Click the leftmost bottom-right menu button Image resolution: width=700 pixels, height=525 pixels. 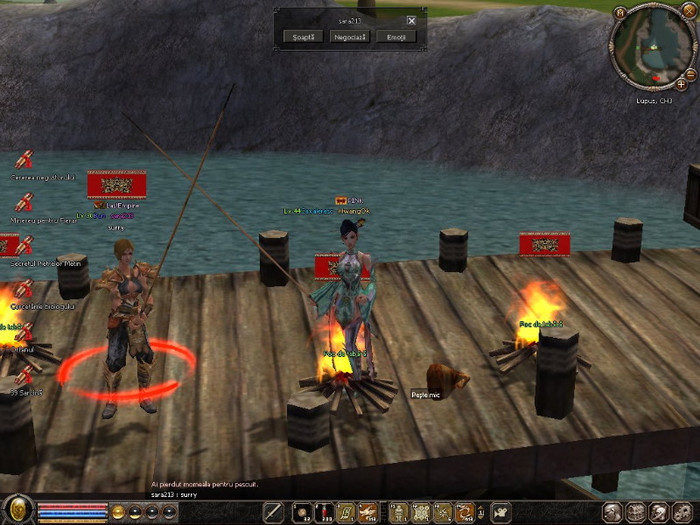[x=608, y=512]
